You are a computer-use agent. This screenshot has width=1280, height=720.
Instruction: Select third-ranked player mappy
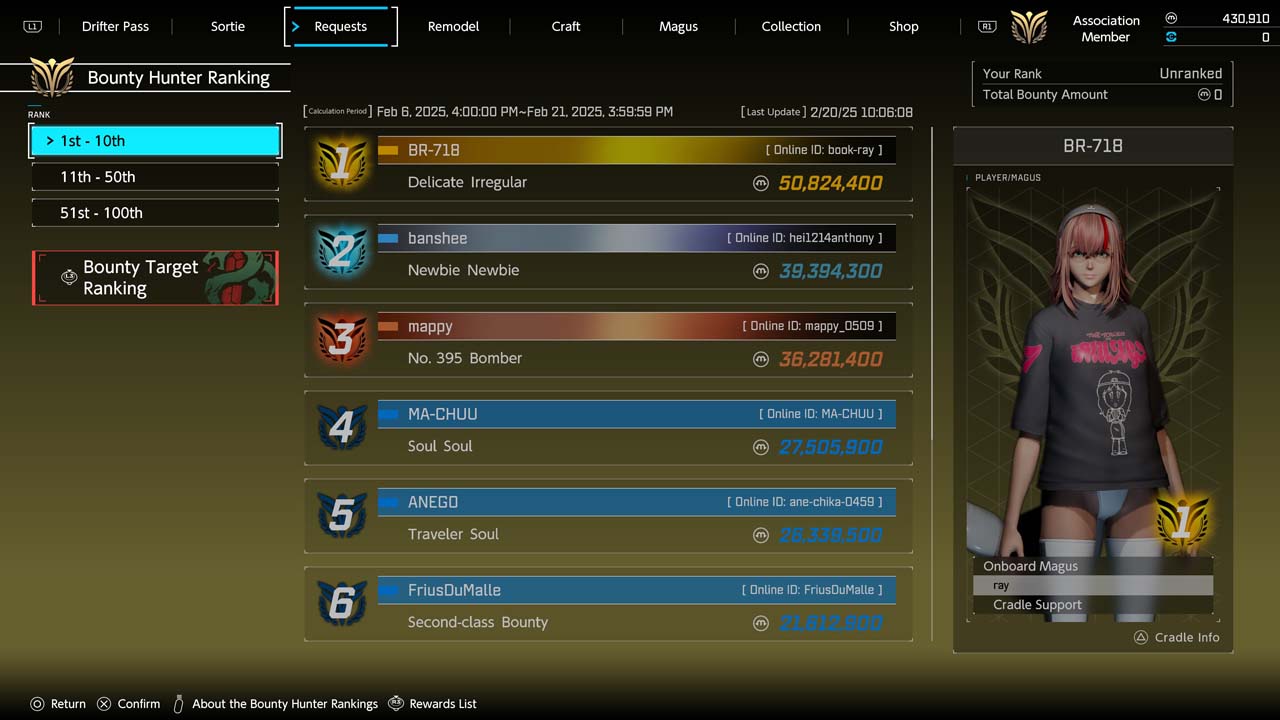pos(608,341)
